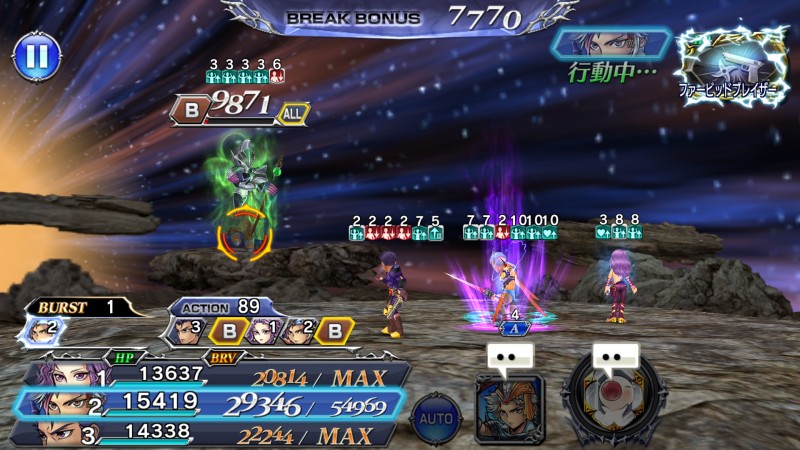Pause the battle
800x450 pixels.
click(x=36, y=57)
